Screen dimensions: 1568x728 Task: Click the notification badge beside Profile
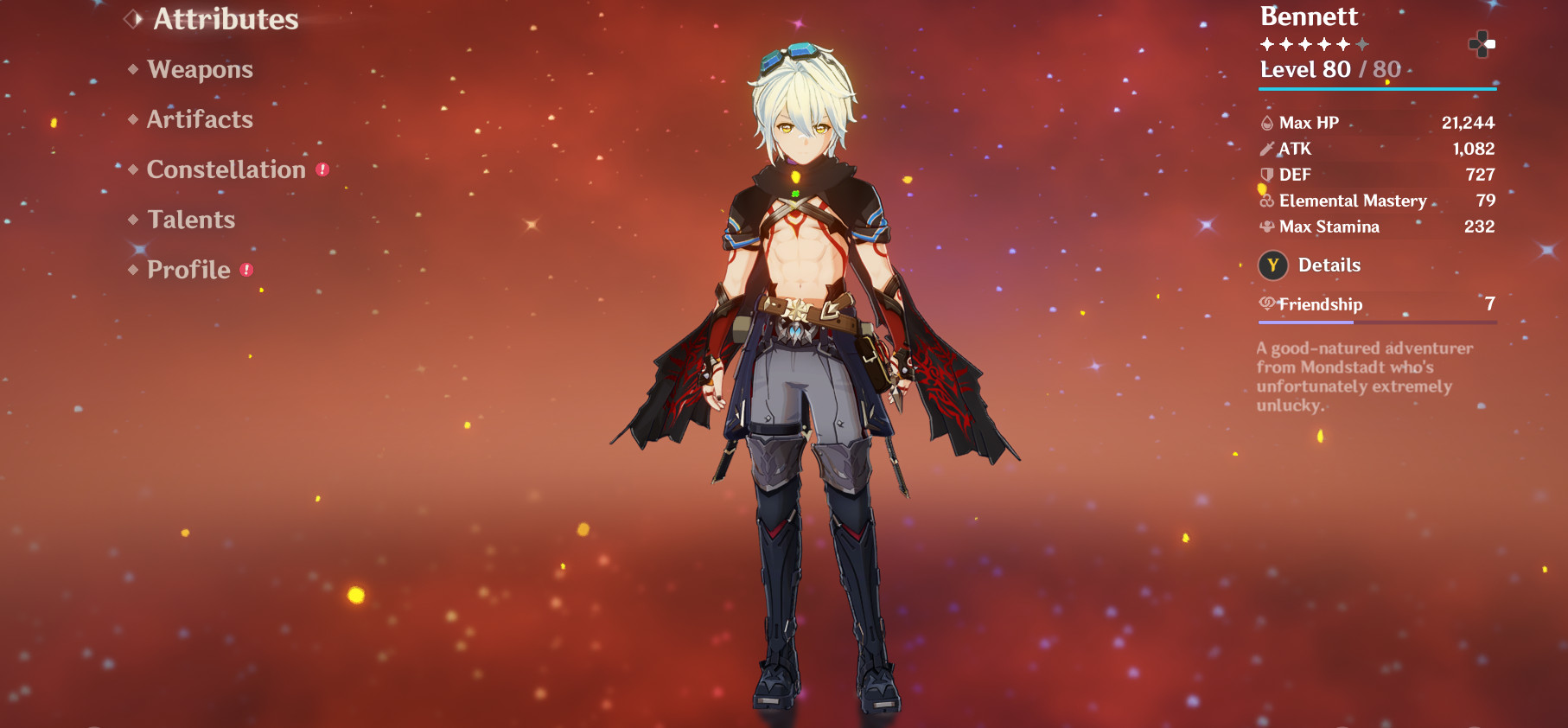246,269
